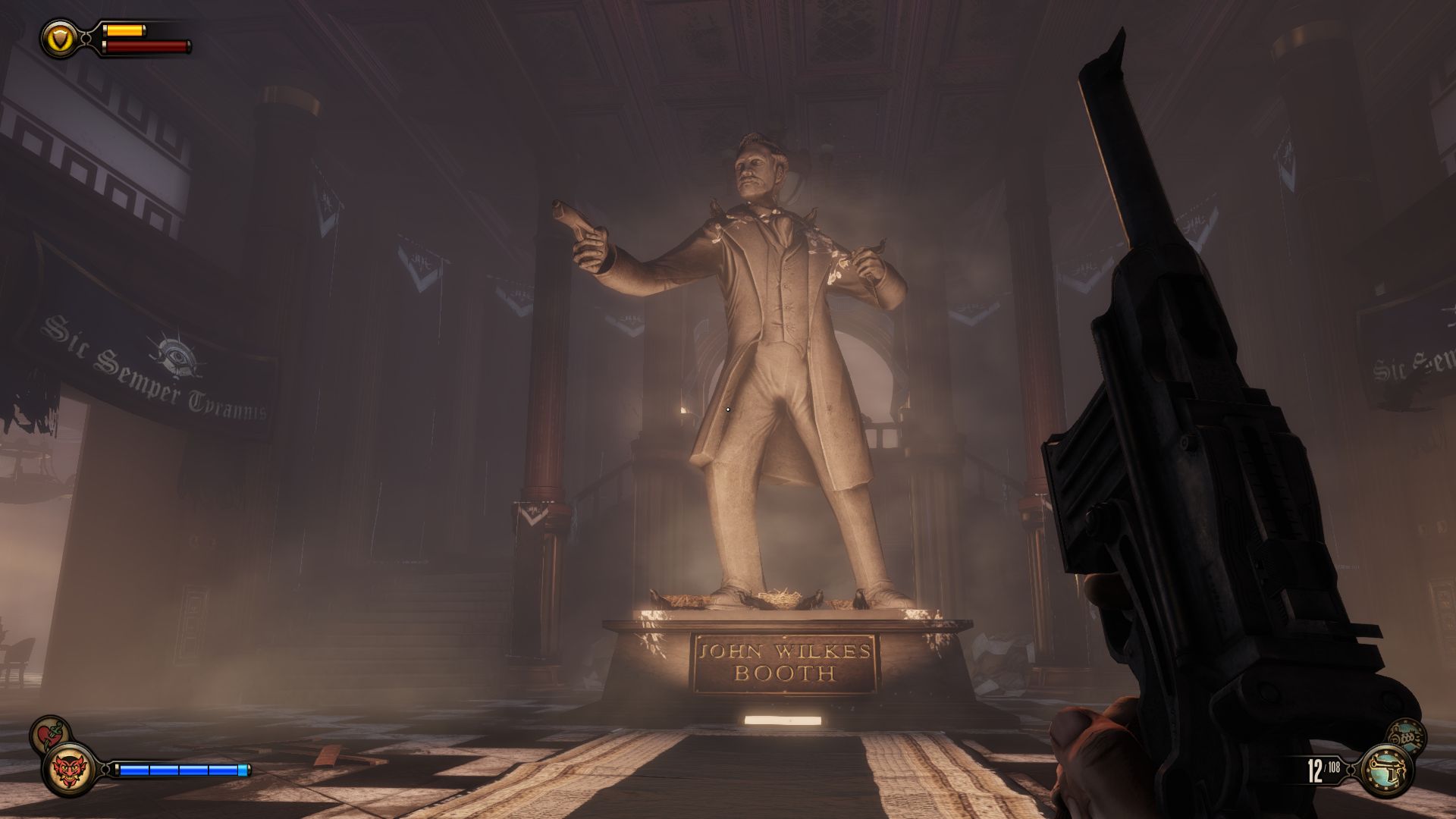Switch to the secondary weapon icon

coord(1405,736)
